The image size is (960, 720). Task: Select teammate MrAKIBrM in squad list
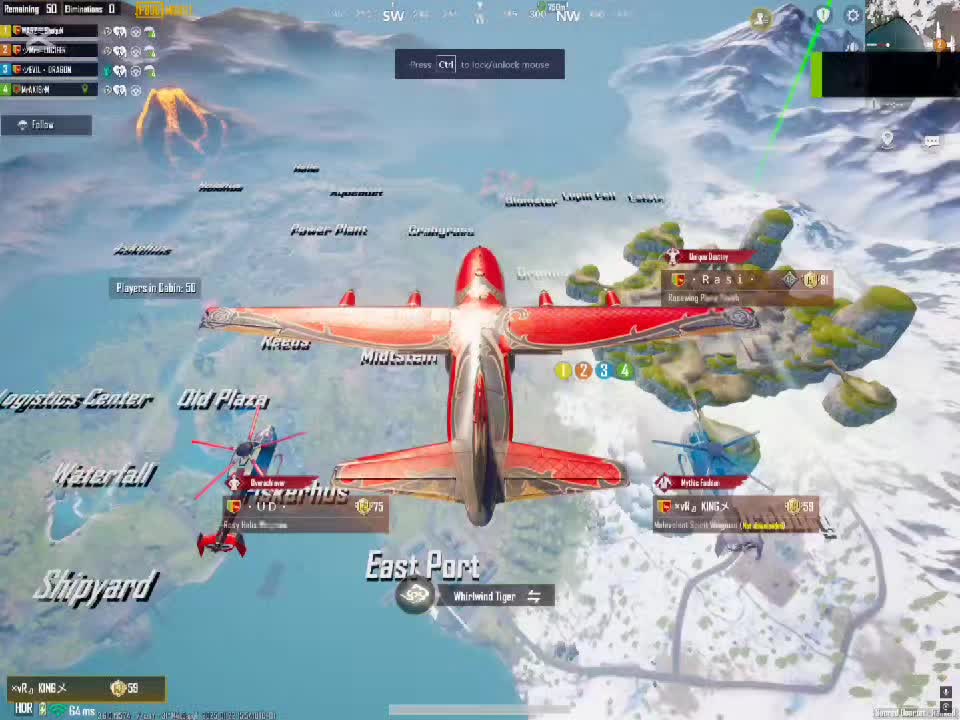[x=50, y=89]
